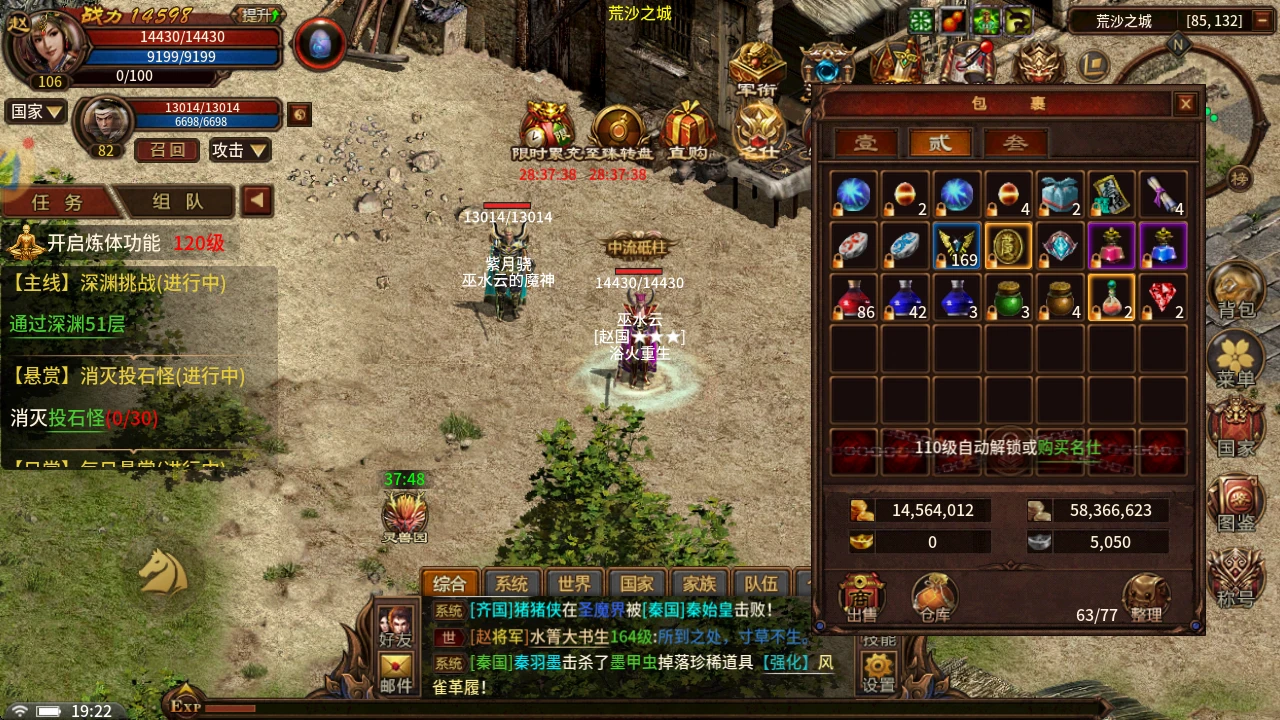This screenshot has width=1280, height=720.
Task: Switch to bag page 壹
Action: (865, 143)
